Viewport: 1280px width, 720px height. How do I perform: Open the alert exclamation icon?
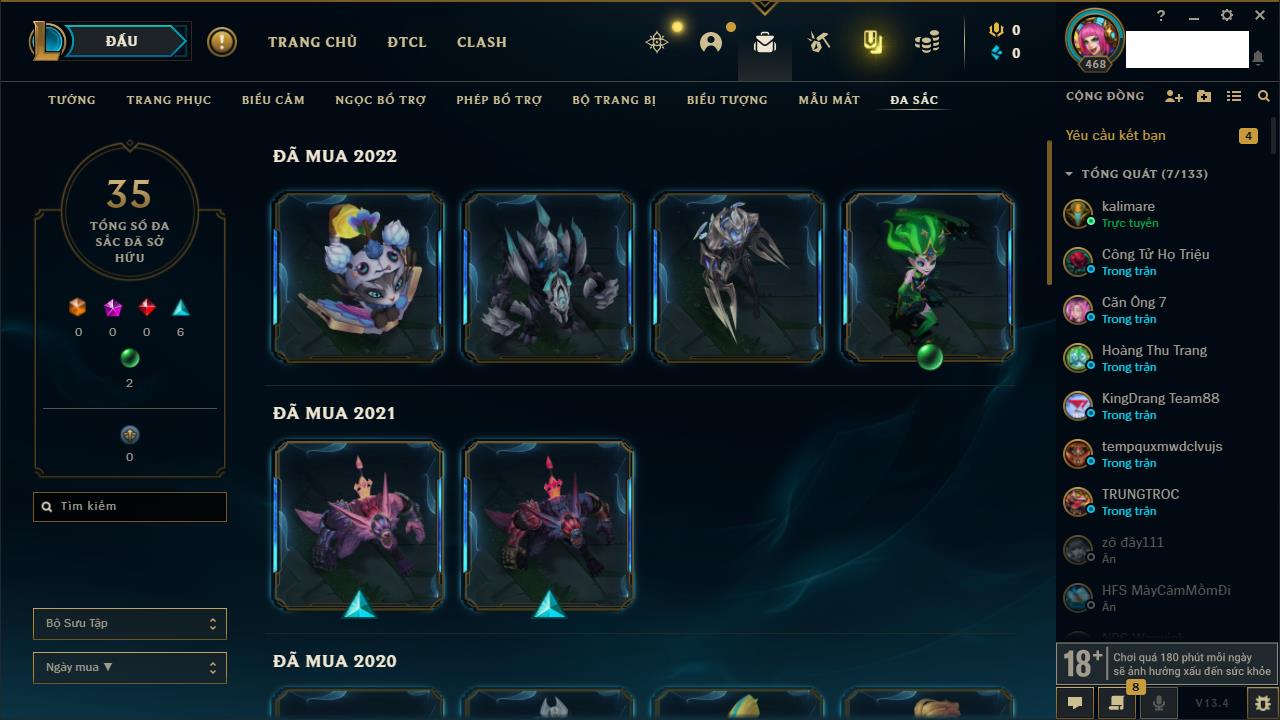tap(222, 42)
